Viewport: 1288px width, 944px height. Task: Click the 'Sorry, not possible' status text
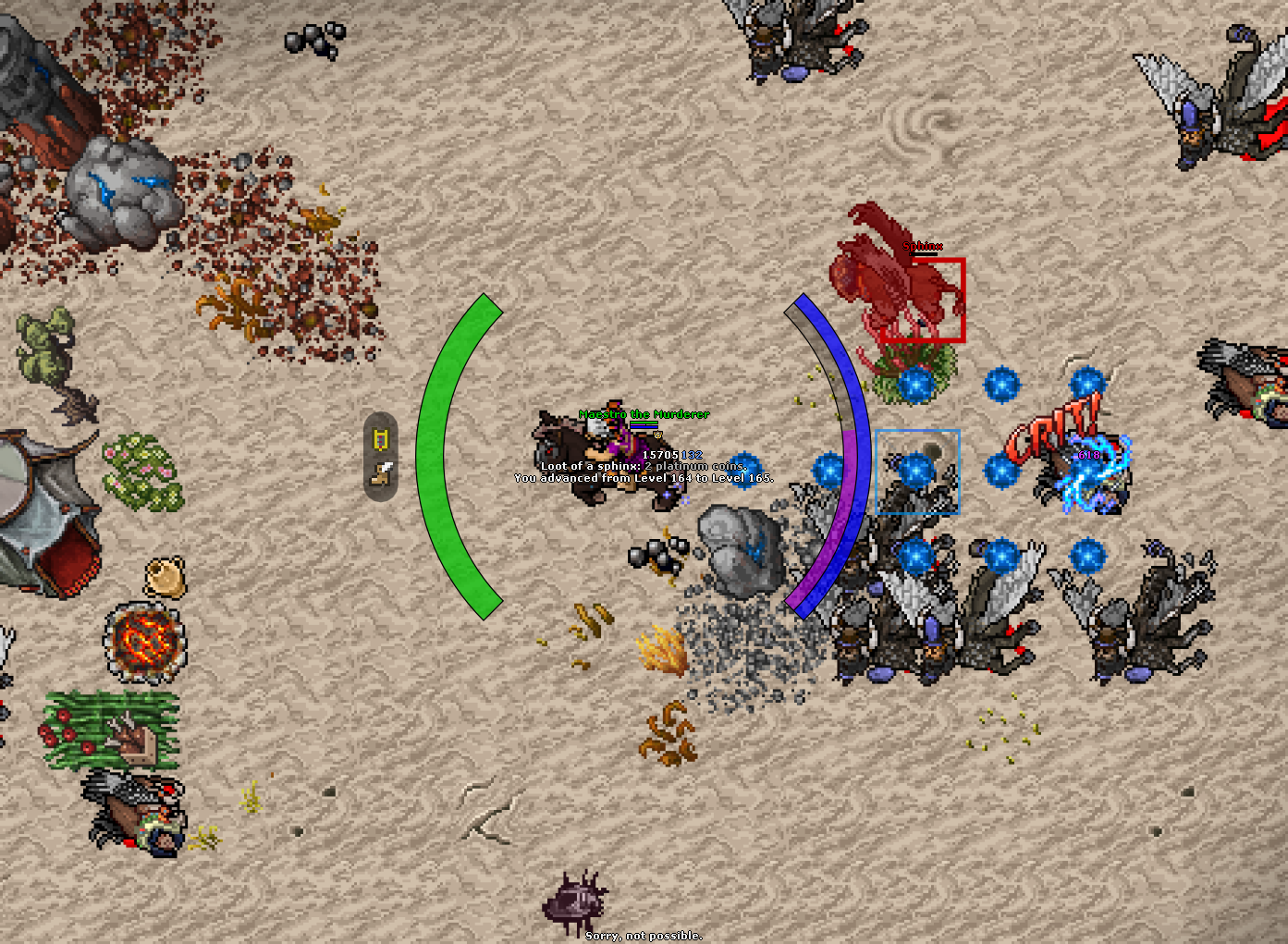[x=642, y=935]
